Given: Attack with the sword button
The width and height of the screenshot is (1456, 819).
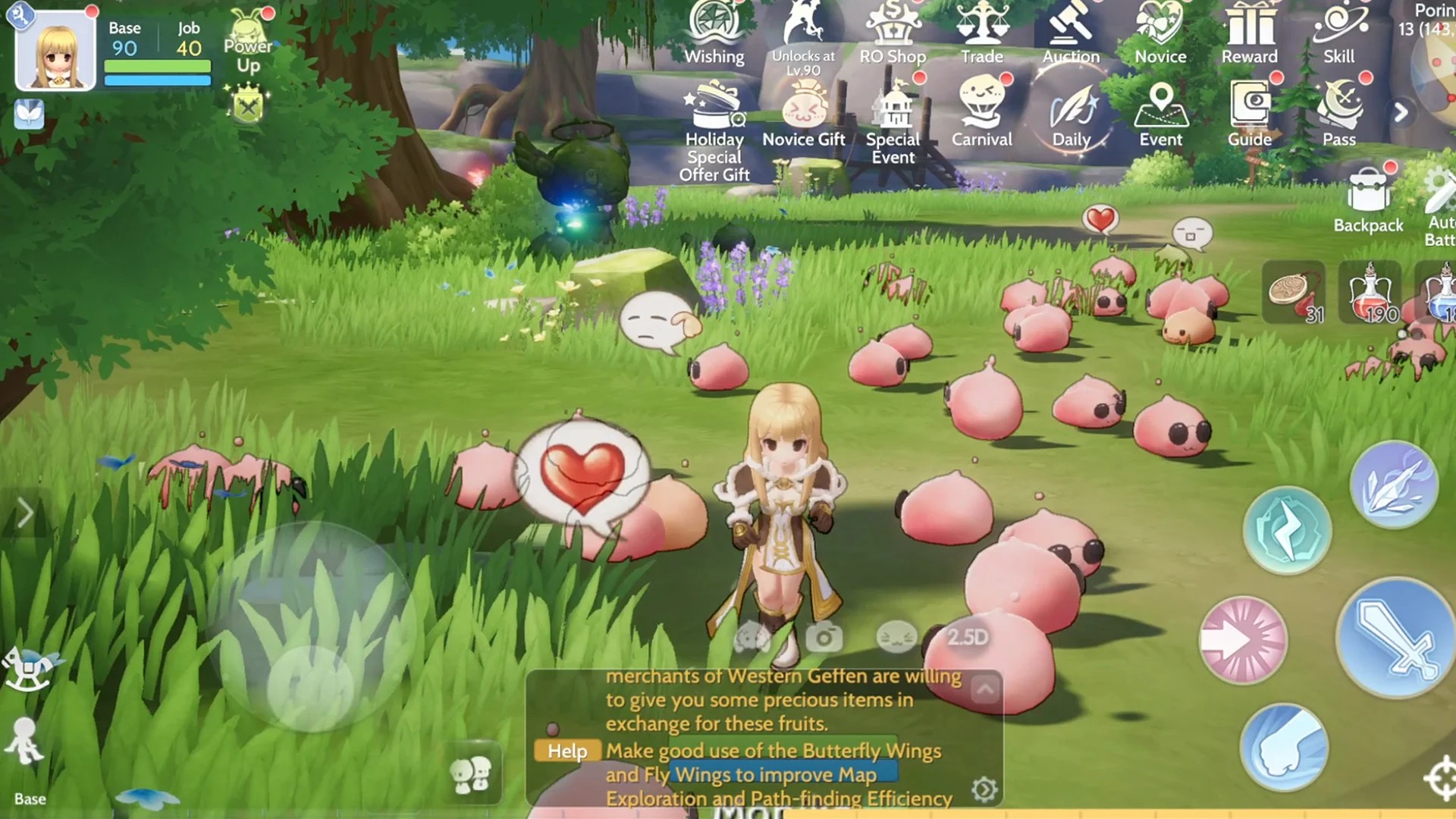Looking at the screenshot, I should tap(1394, 638).
